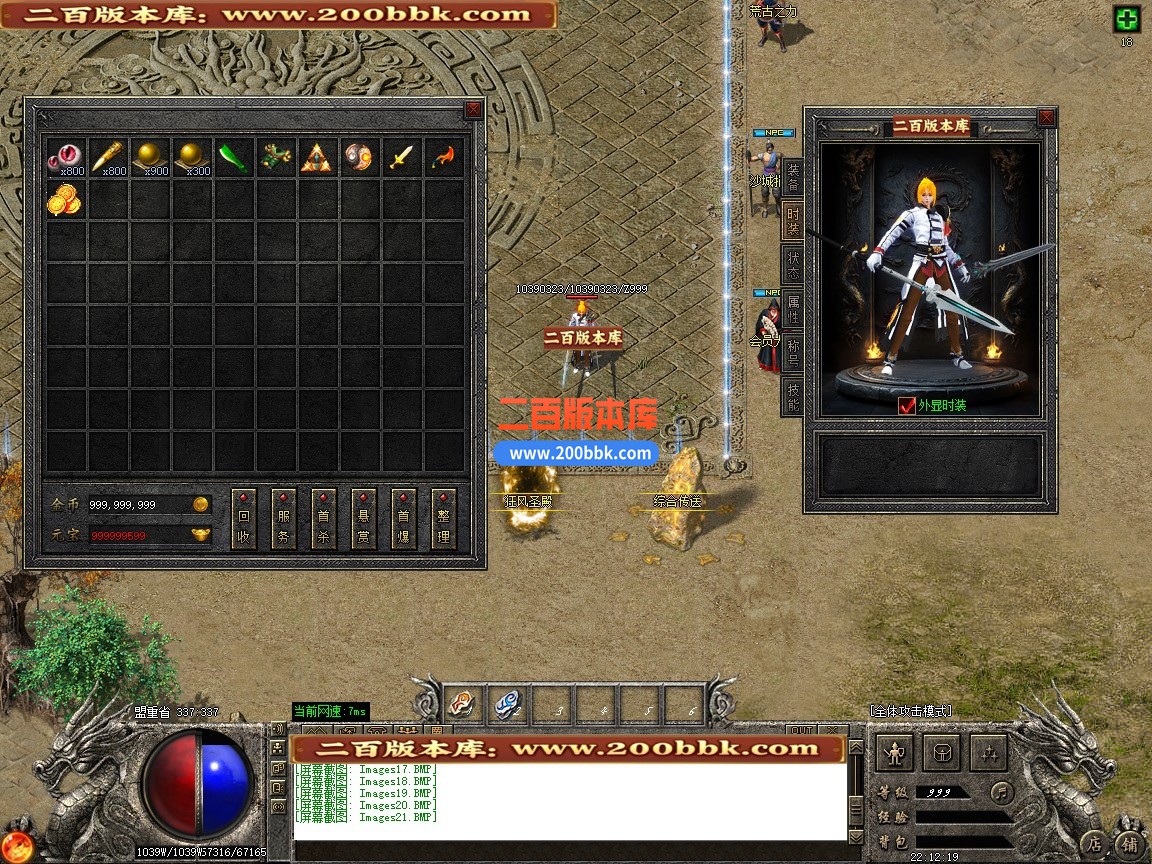The height and width of the screenshot is (864, 1152).
Task: Select the green jade blade item
Action: (233, 158)
